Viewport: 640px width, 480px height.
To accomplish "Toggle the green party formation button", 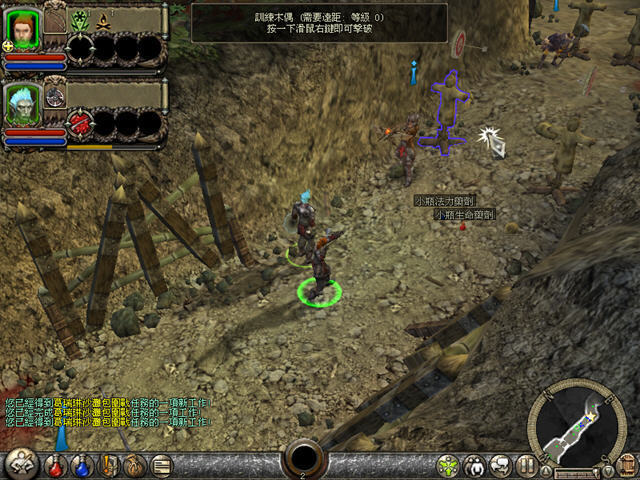I will [x=449, y=465].
